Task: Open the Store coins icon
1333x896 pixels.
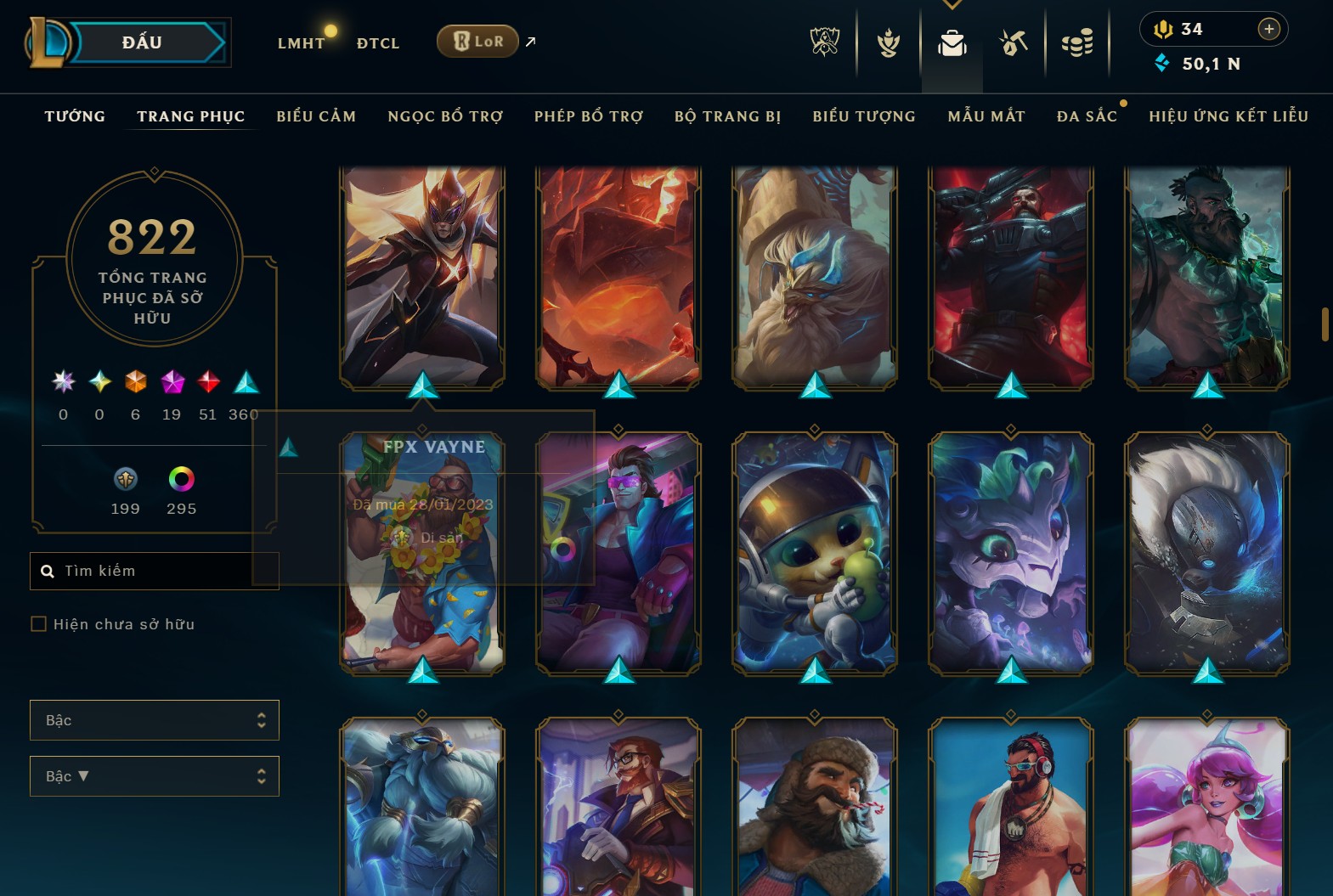Action: [x=1077, y=42]
